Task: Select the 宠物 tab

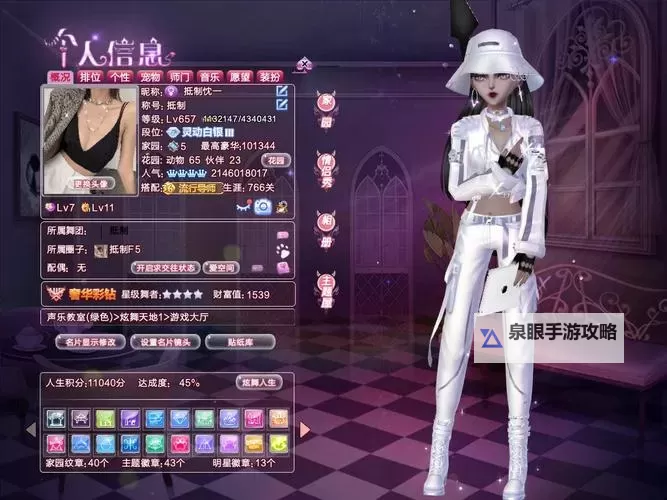Action: [x=150, y=76]
